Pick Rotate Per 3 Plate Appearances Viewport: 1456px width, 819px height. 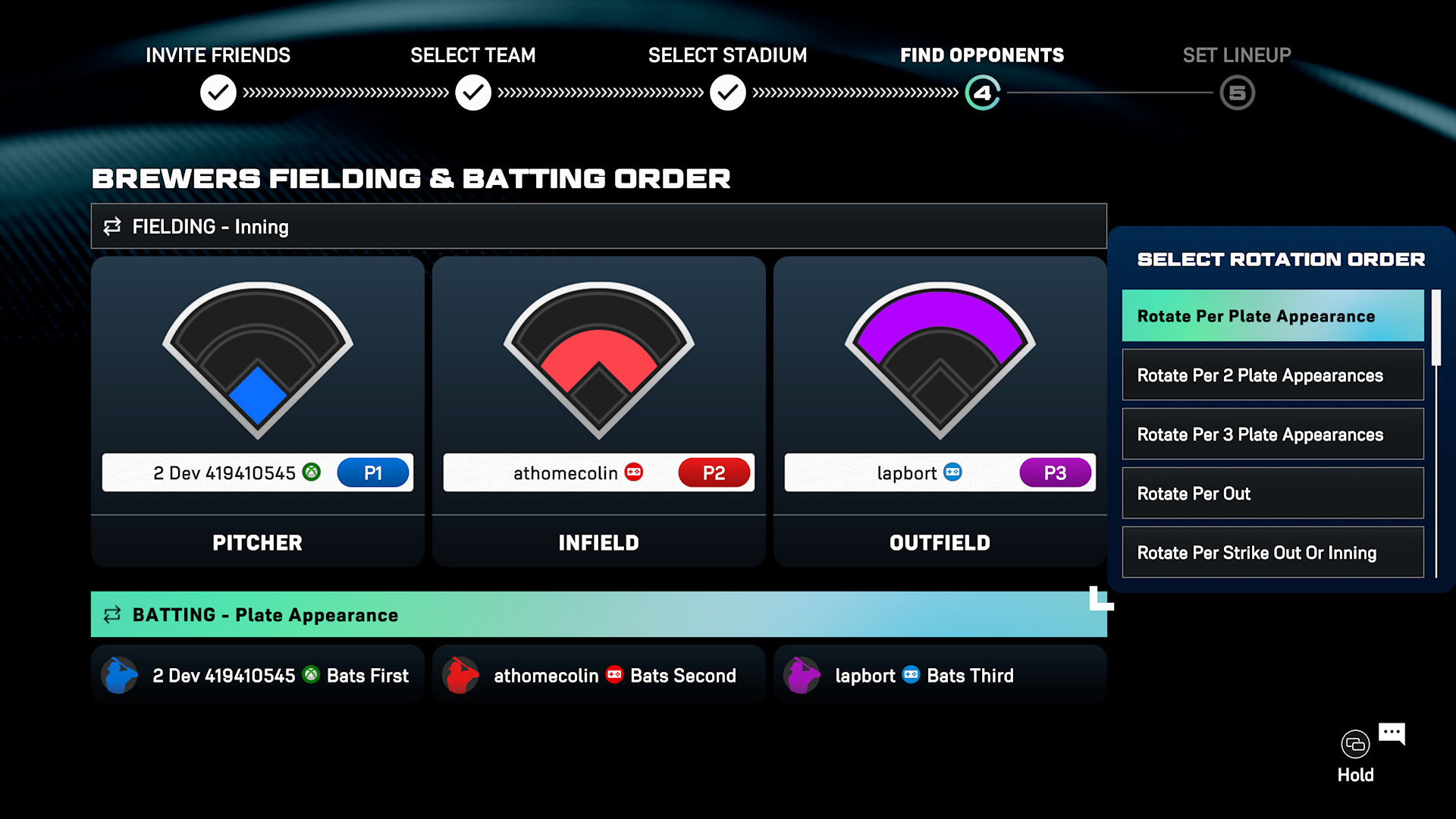(1272, 435)
